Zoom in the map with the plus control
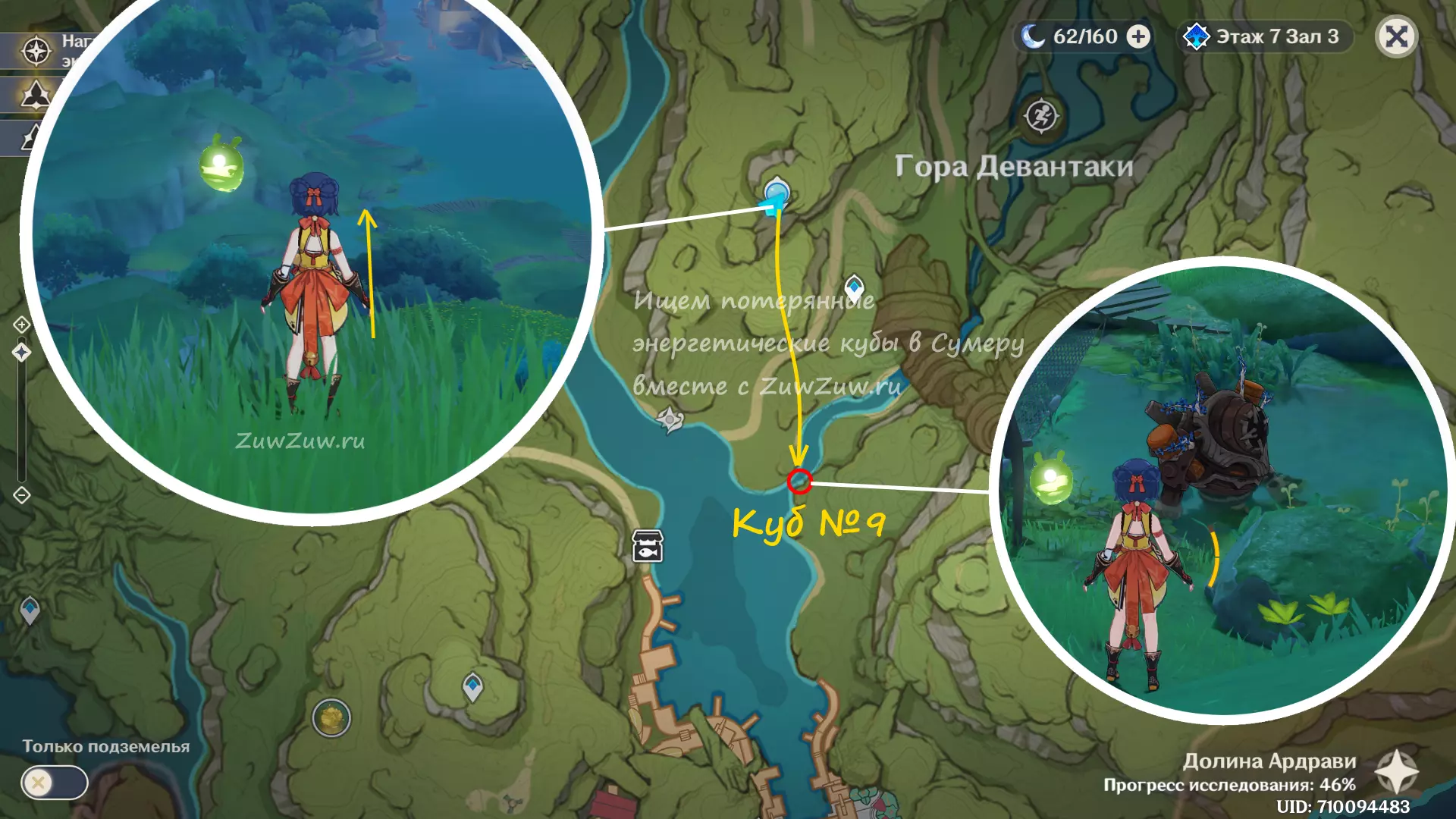Image resolution: width=1456 pixels, height=819 pixels. [21, 325]
